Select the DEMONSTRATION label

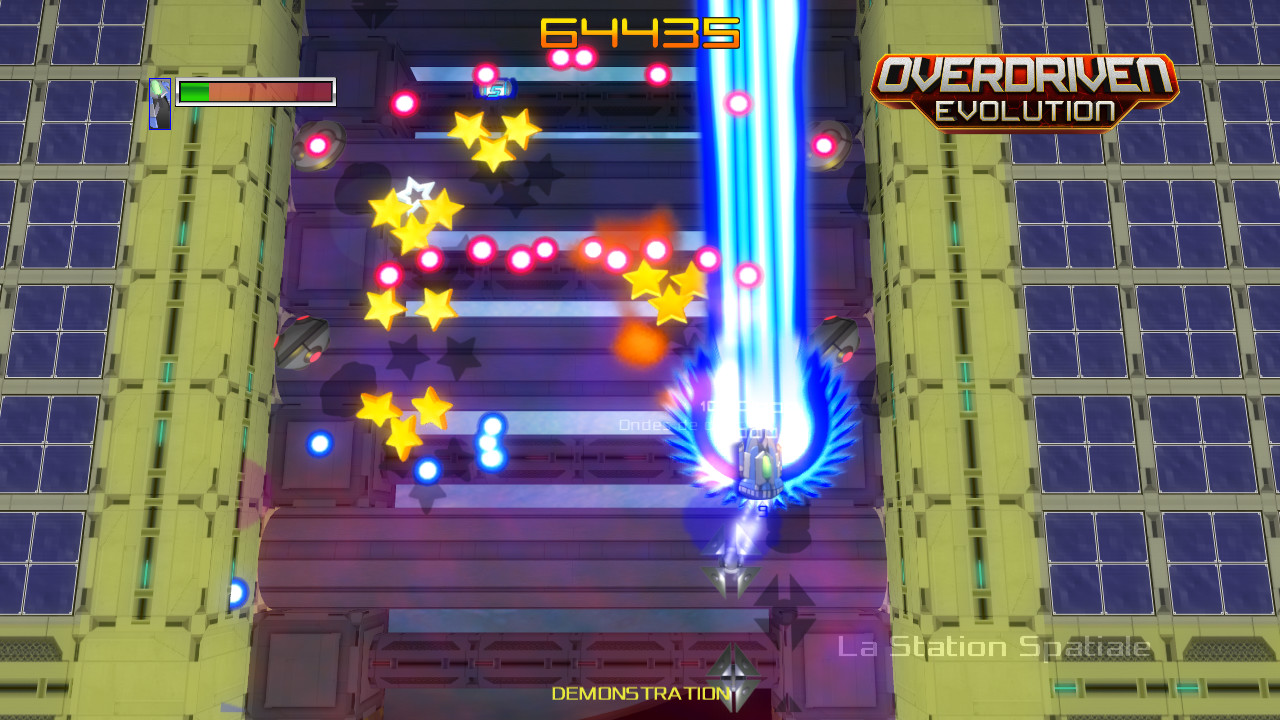tap(640, 692)
